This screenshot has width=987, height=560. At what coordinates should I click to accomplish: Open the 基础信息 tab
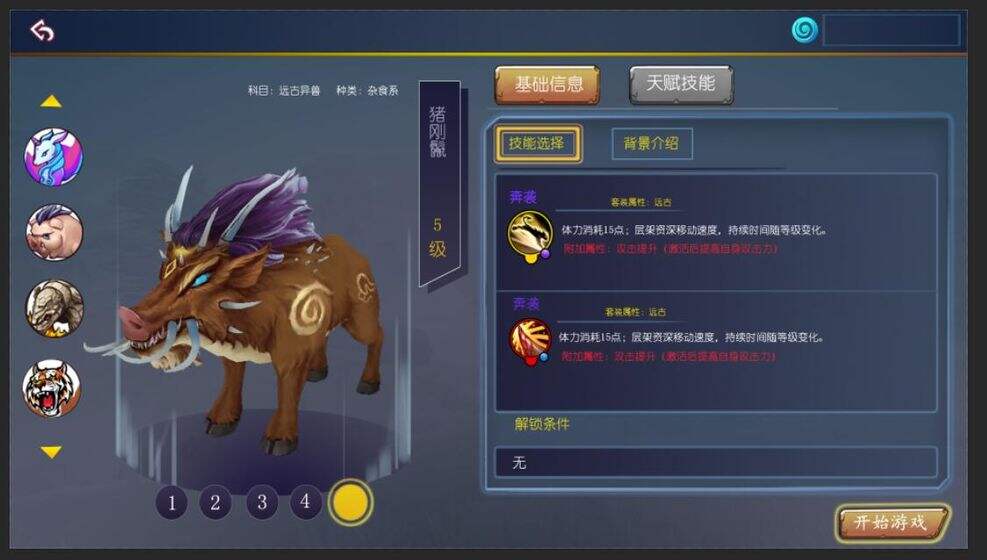point(548,85)
